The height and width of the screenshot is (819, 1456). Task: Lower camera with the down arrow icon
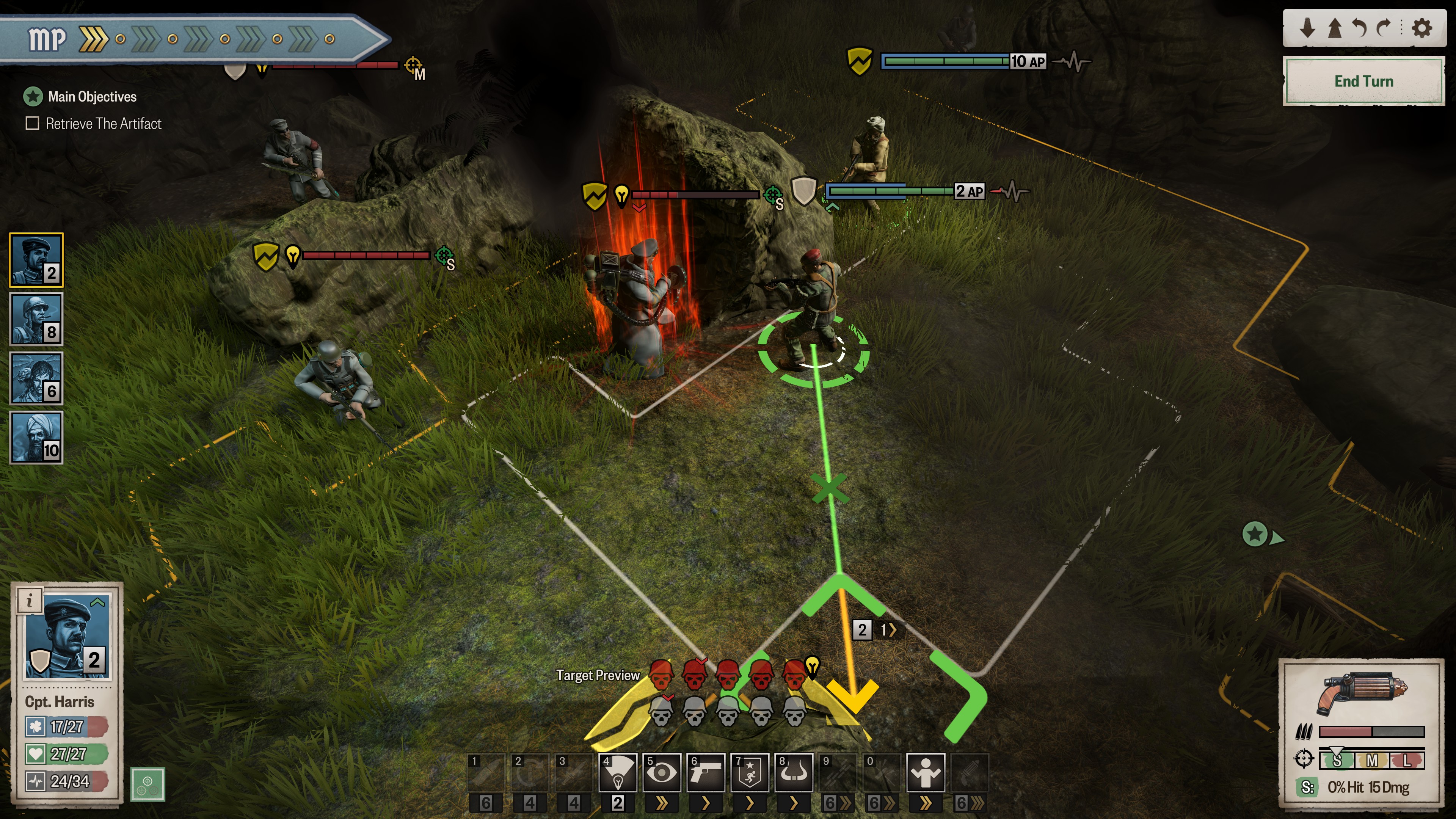click(x=1307, y=28)
